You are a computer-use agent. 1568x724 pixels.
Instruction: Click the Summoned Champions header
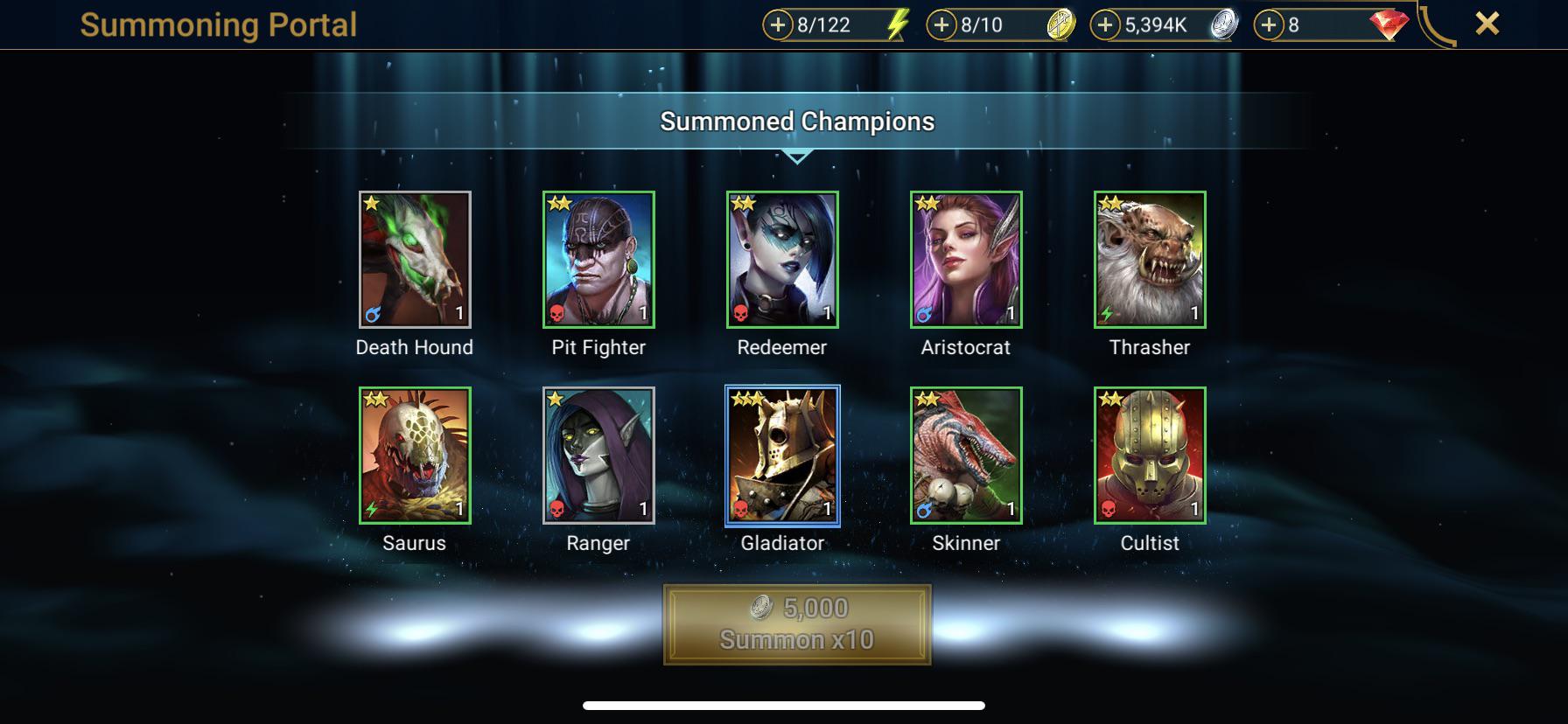pyautogui.click(x=796, y=123)
